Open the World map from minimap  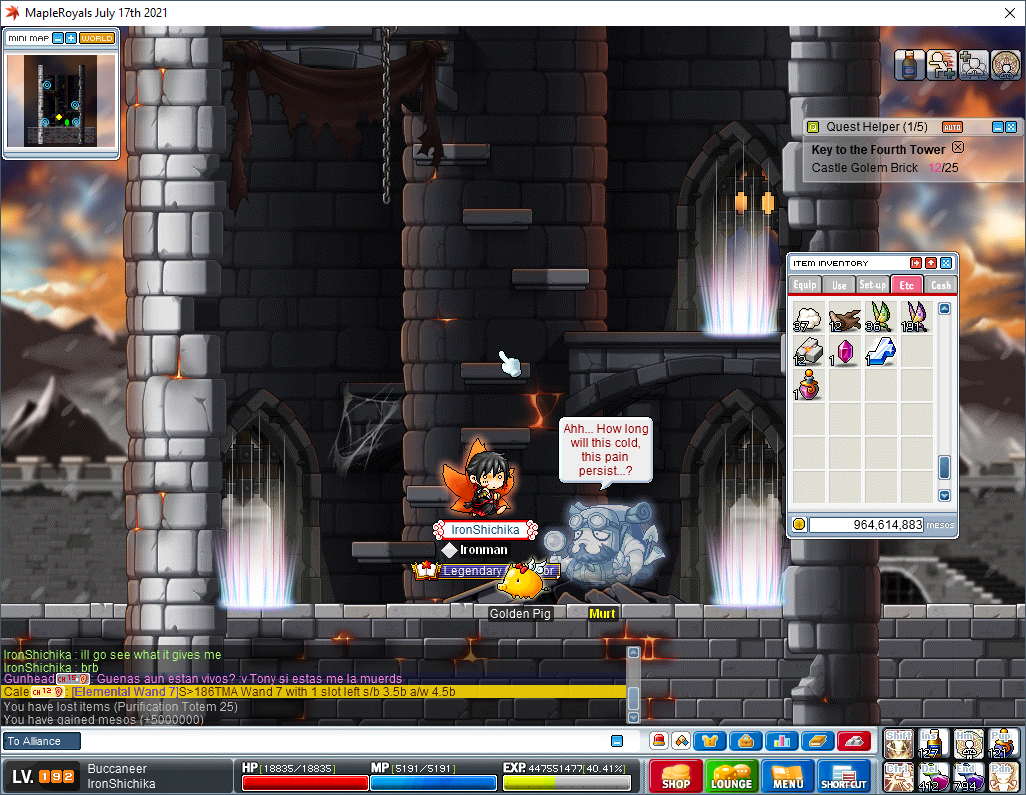97,38
